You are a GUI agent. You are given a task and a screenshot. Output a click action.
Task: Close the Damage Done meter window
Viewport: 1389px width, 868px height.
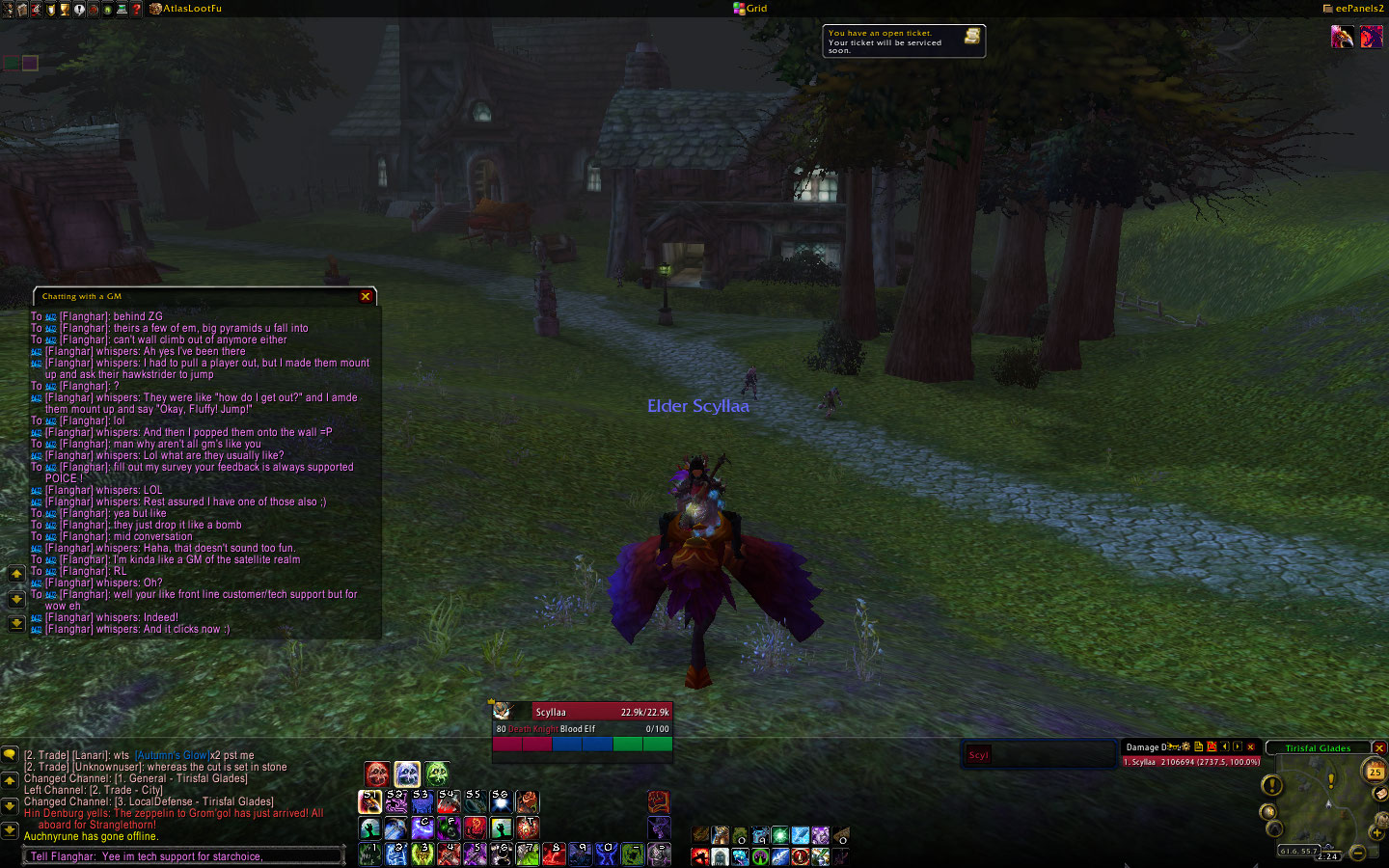point(1251,746)
